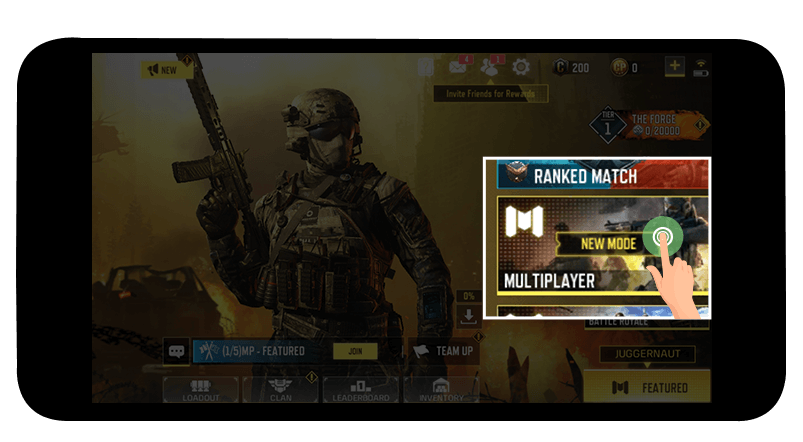The image size is (803, 442).
Task: View the Leaderboard
Action: tap(360, 390)
